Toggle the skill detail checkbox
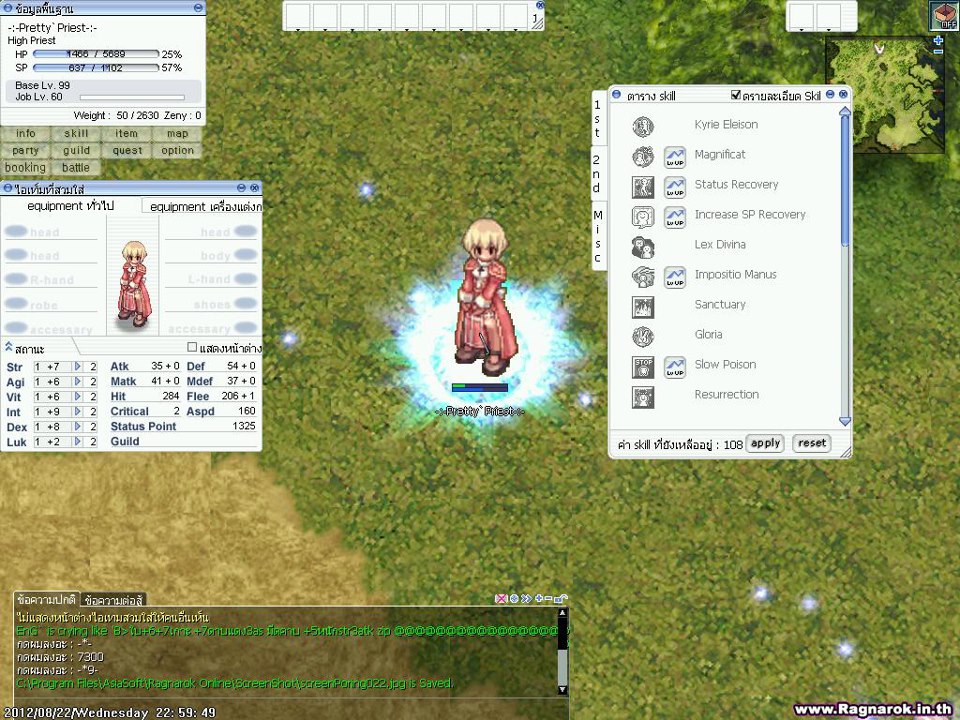The image size is (960, 720). 737,95
